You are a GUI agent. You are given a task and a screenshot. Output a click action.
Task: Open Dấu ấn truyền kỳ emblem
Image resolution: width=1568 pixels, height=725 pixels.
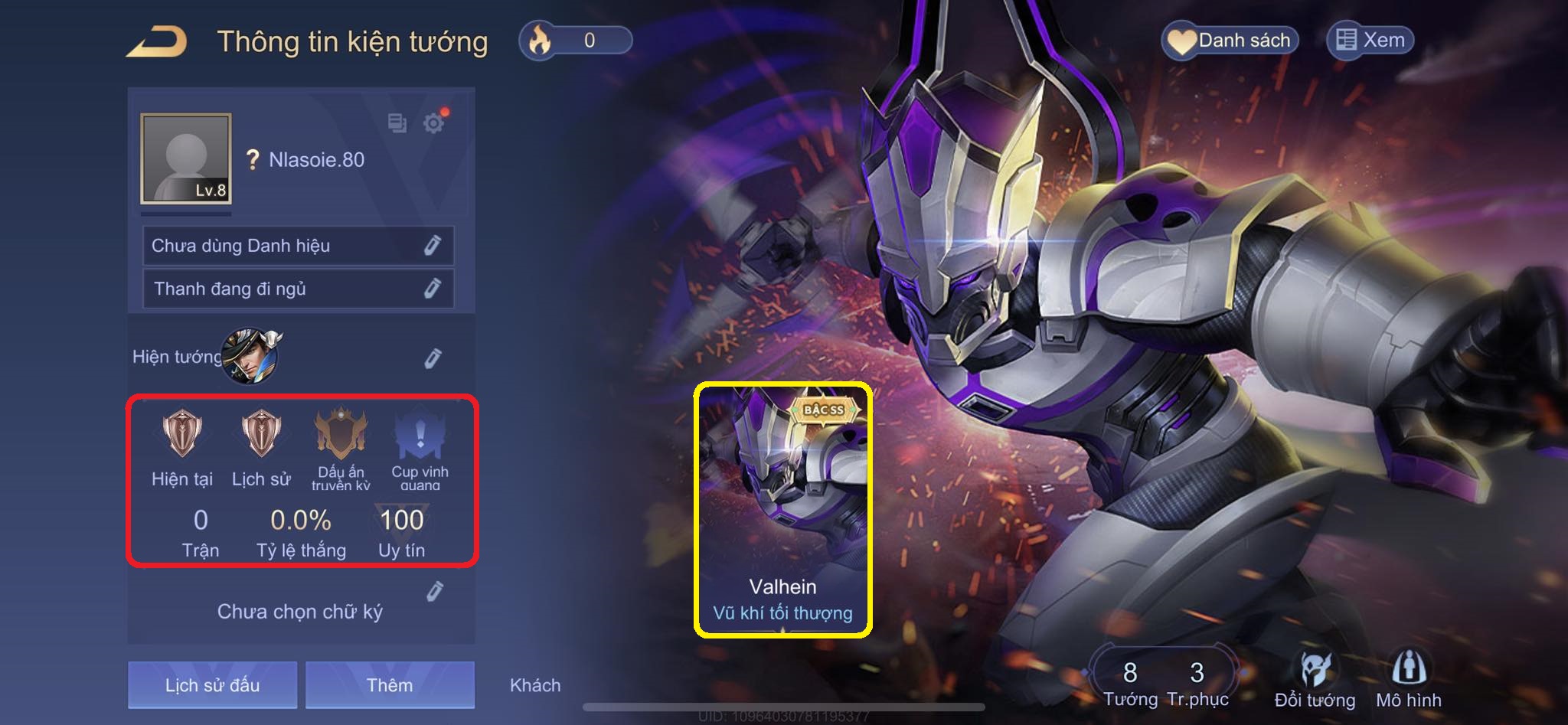tap(341, 434)
